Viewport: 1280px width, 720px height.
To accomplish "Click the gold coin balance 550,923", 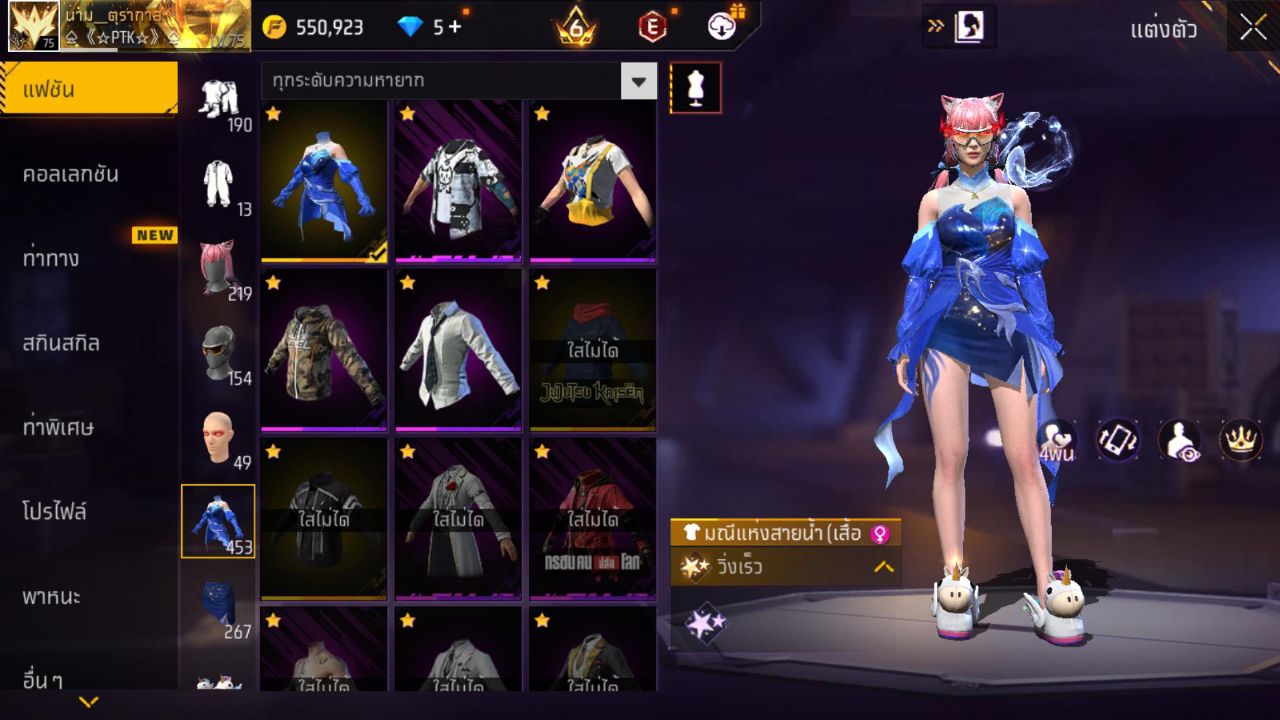I will point(330,26).
